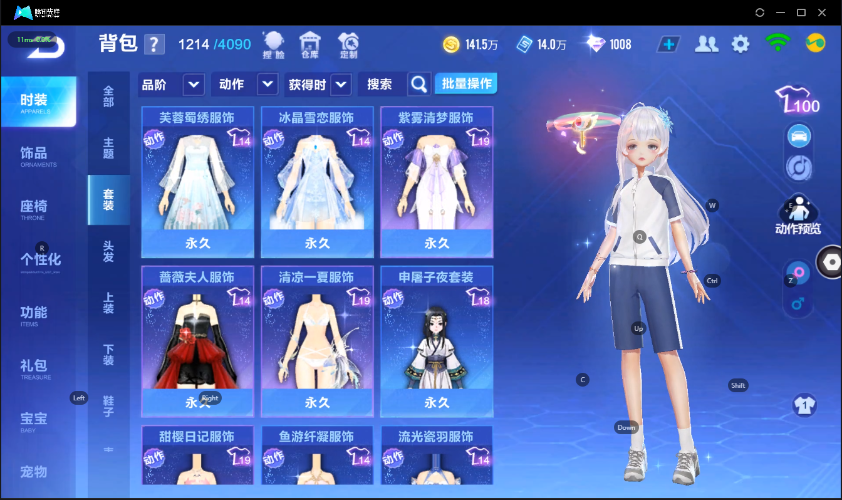Open the 饰品 ornaments category
The width and height of the screenshot is (842, 500).
pos(34,154)
